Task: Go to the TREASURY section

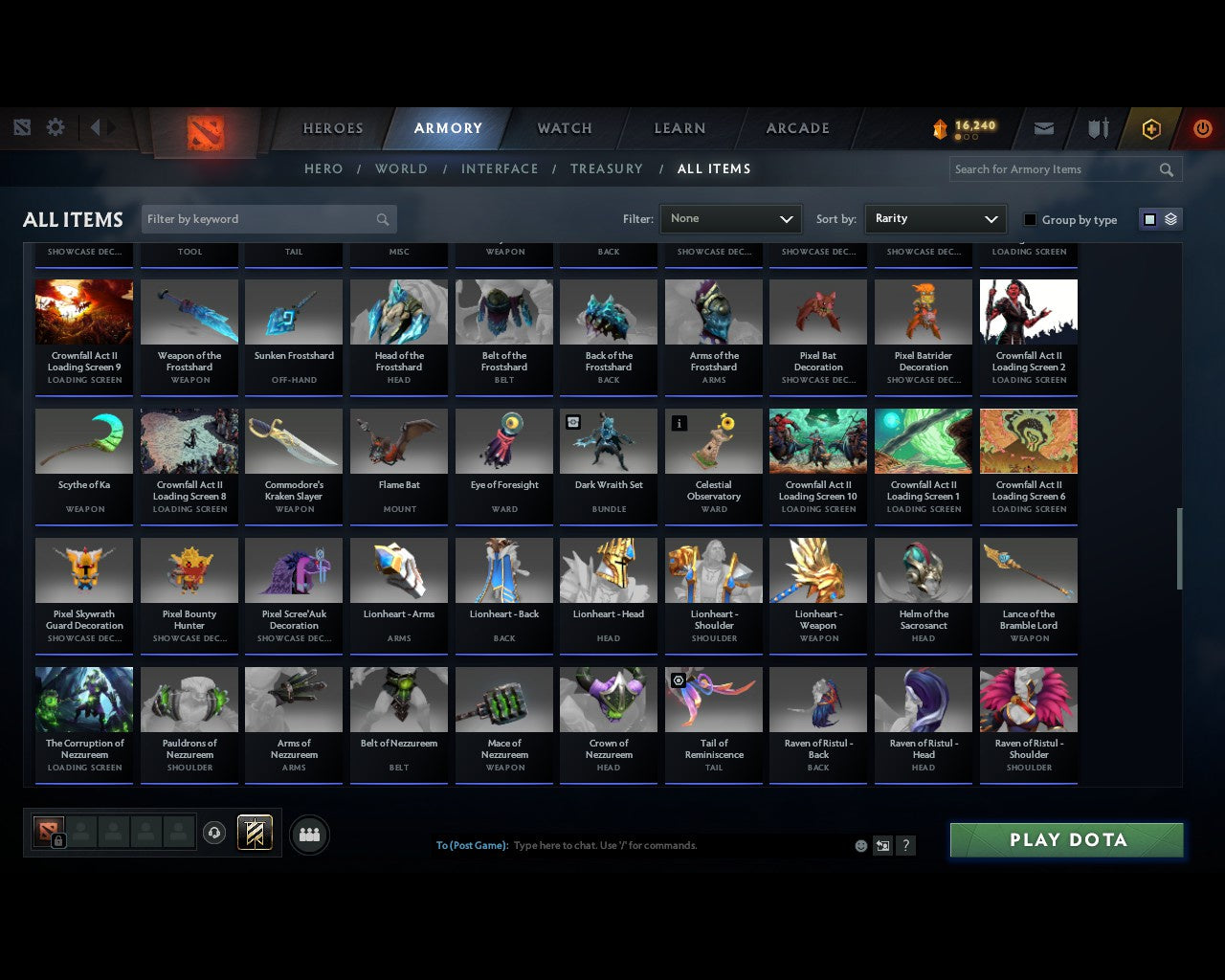Action: [x=607, y=168]
